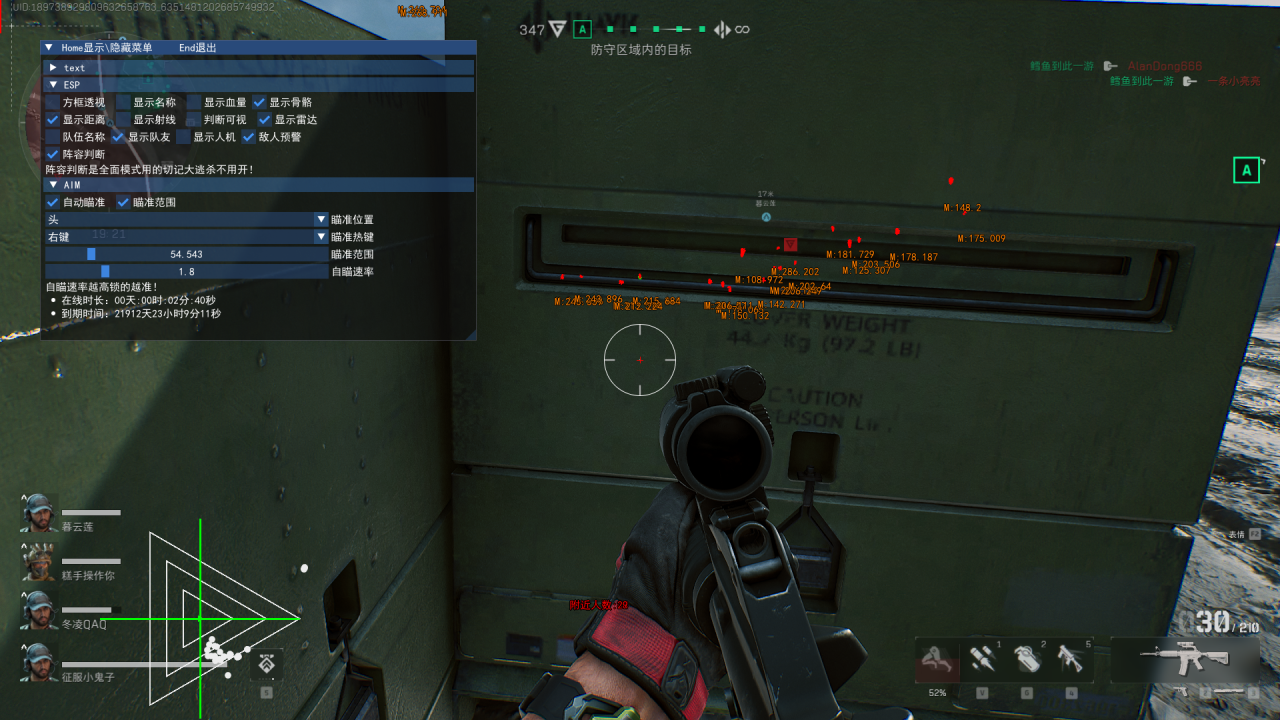Screen dimensions: 1280x720
Task: Select the melee weapon showing 52% durability
Action: tap(937, 660)
